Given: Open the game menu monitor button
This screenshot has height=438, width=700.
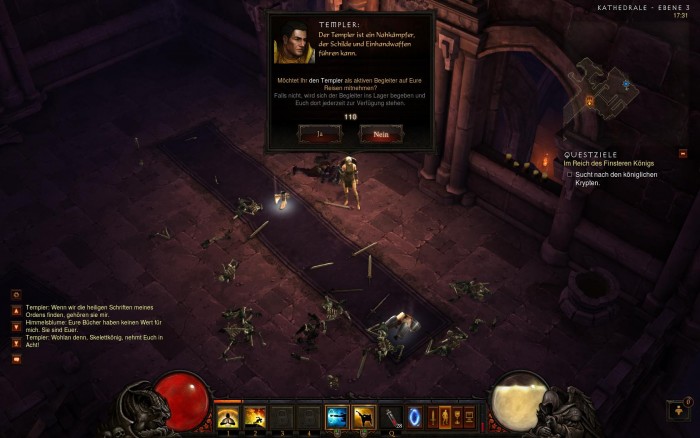Looking at the screenshot, I should 469,416.
